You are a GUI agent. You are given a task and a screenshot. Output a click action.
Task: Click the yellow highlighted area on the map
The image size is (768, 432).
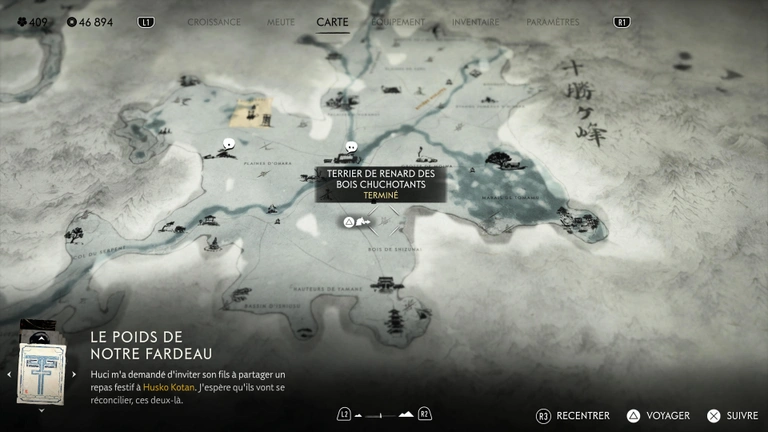point(251,112)
